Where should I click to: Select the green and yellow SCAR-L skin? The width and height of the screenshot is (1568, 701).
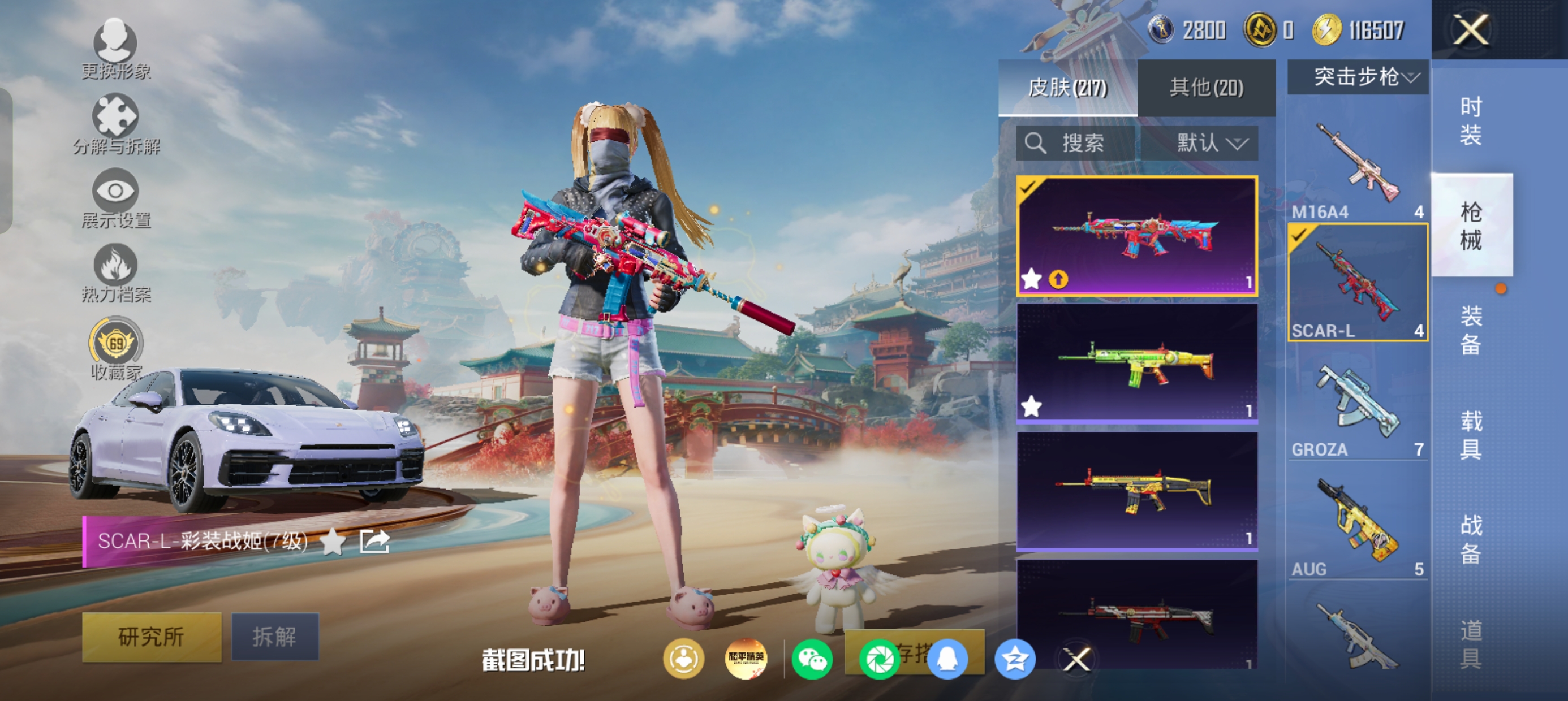1136,364
